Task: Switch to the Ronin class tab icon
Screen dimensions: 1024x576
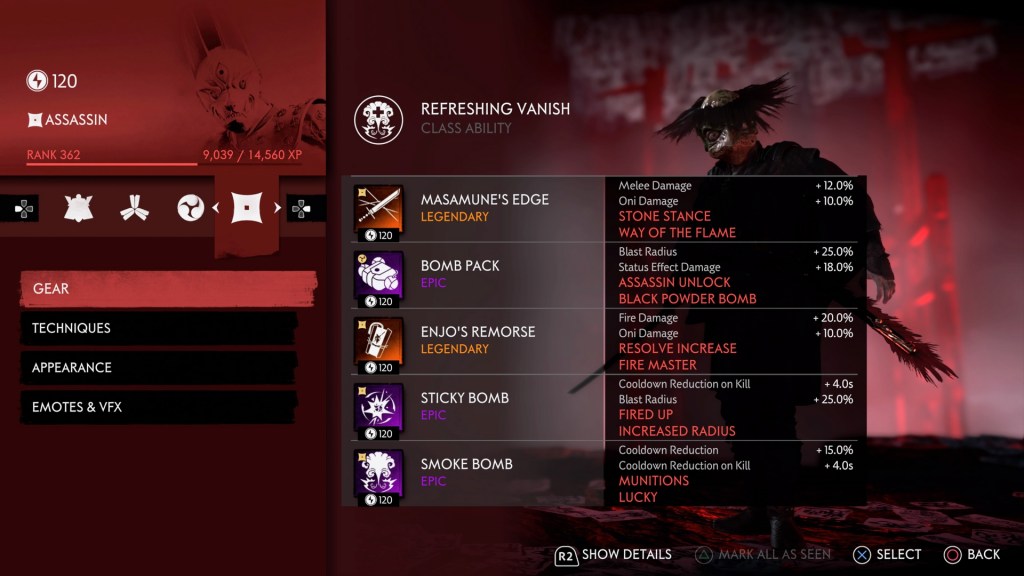Action: [190, 208]
